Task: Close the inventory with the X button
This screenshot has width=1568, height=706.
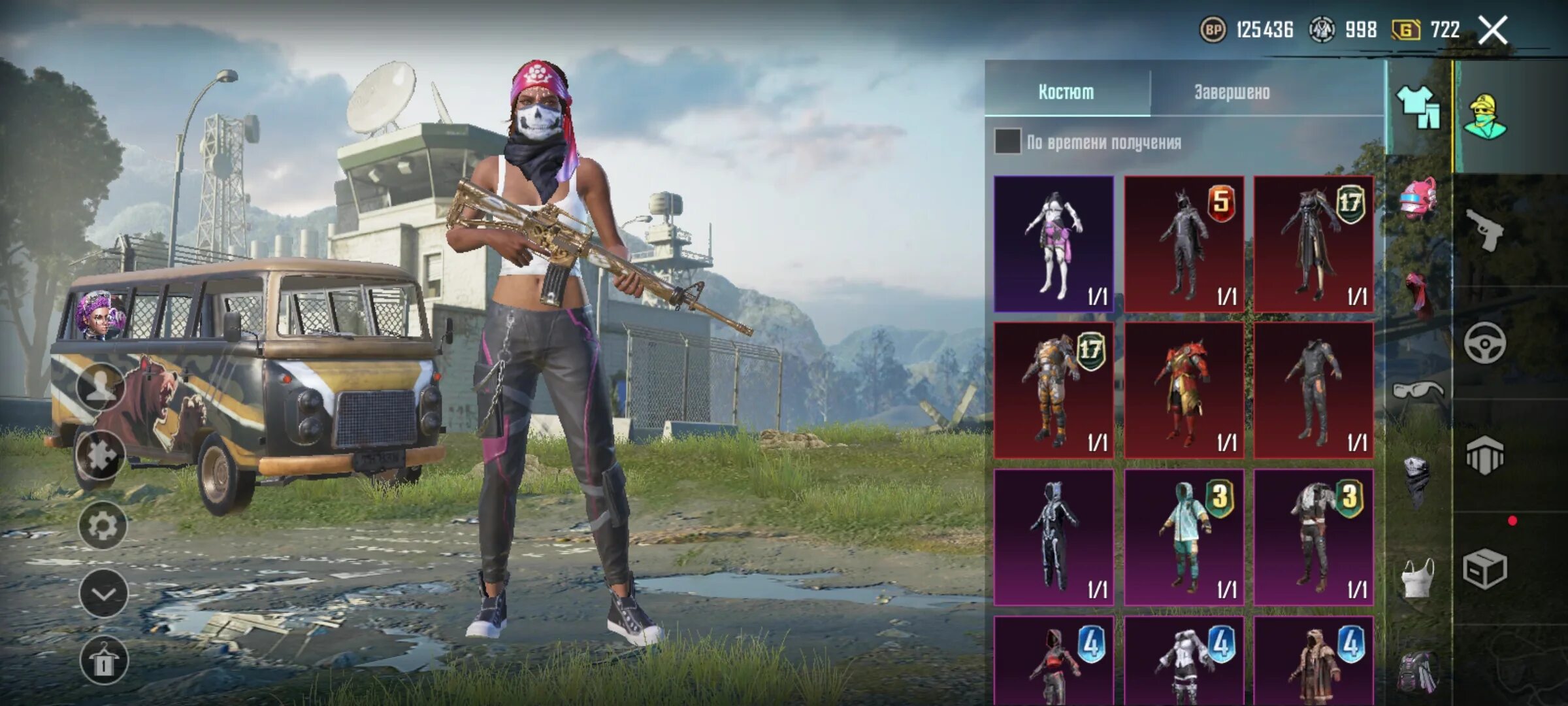Action: click(x=1493, y=30)
